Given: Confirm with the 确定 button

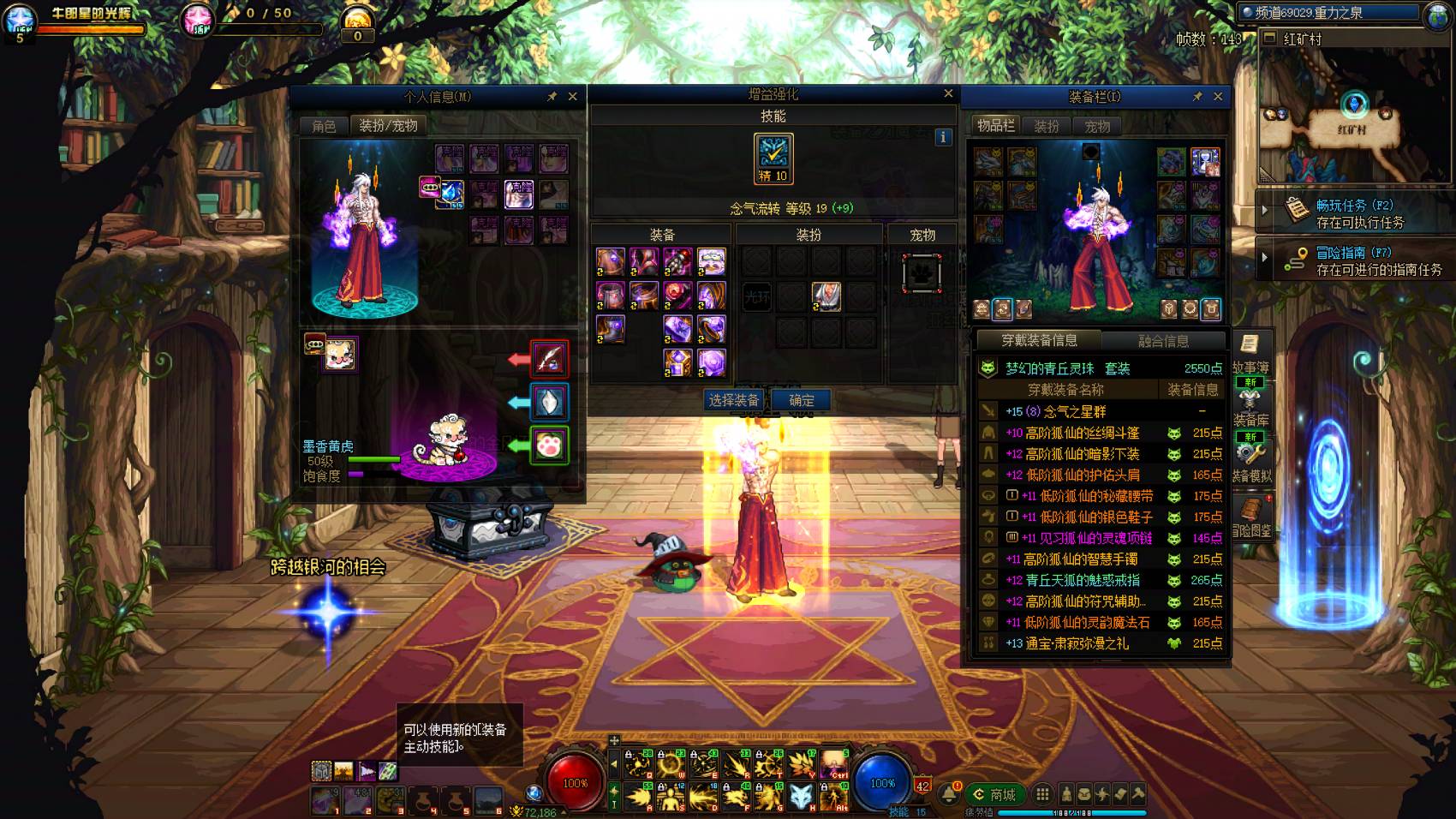Looking at the screenshot, I should pos(802,400).
